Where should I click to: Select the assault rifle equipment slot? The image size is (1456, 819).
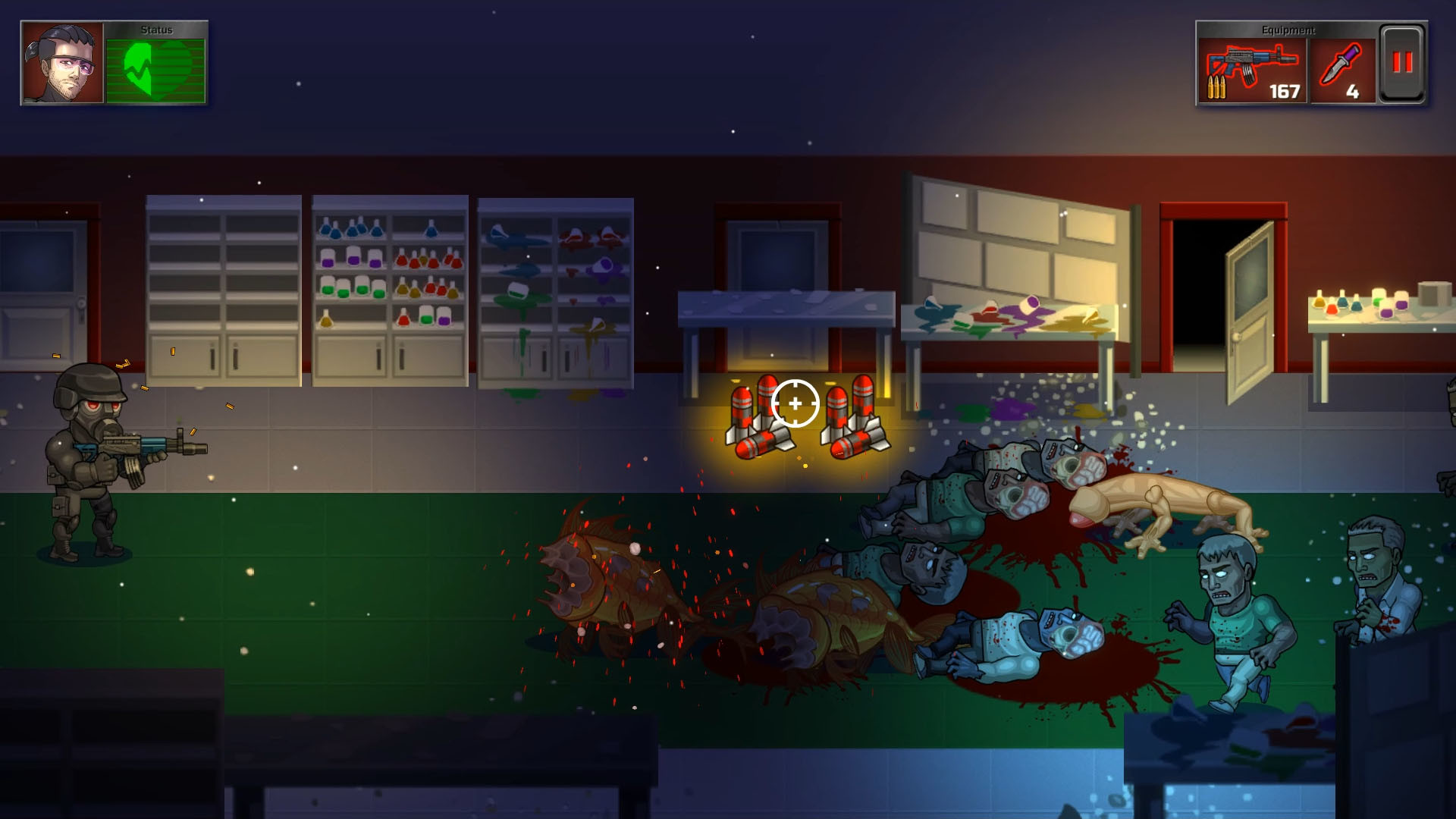coord(1251,68)
